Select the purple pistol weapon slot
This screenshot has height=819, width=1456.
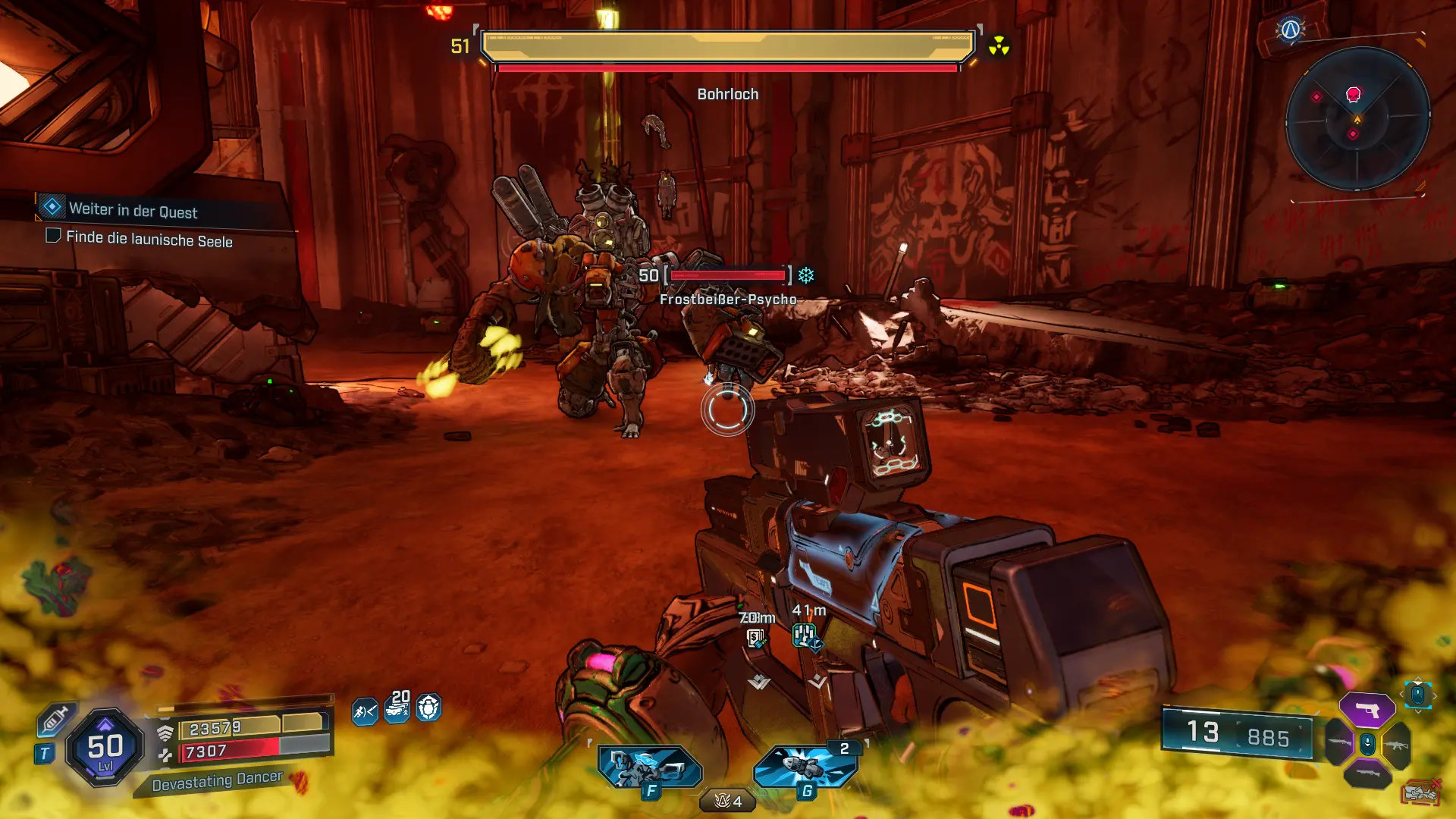pos(1367,710)
